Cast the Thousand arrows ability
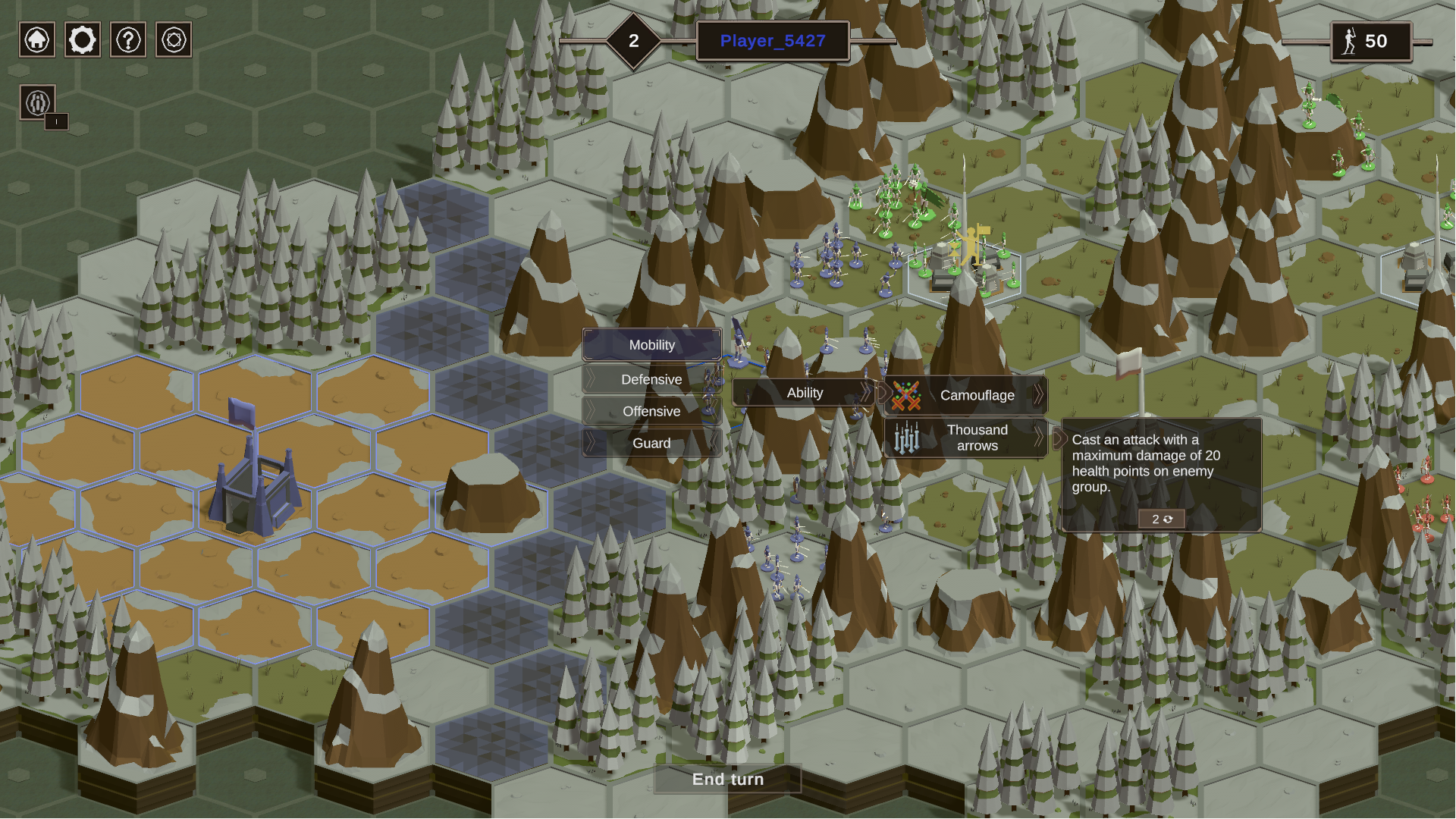The height and width of the screenshot is (819, 1456). (966, 438)
